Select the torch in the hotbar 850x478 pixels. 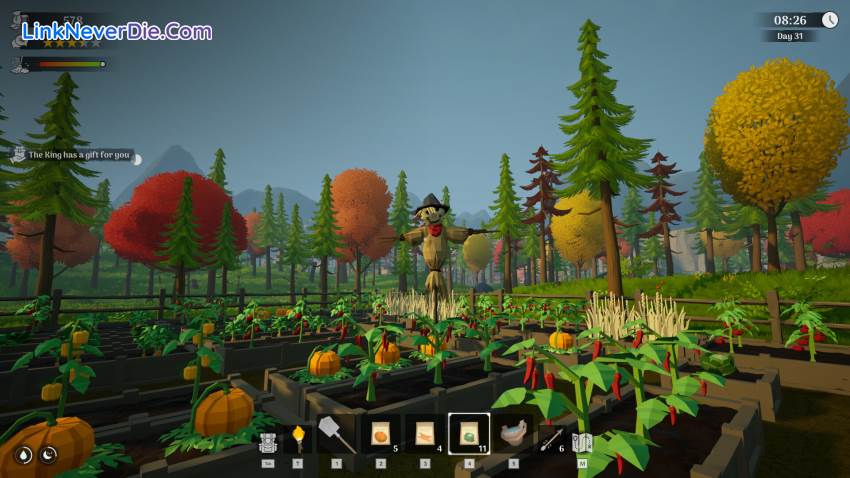298,438
